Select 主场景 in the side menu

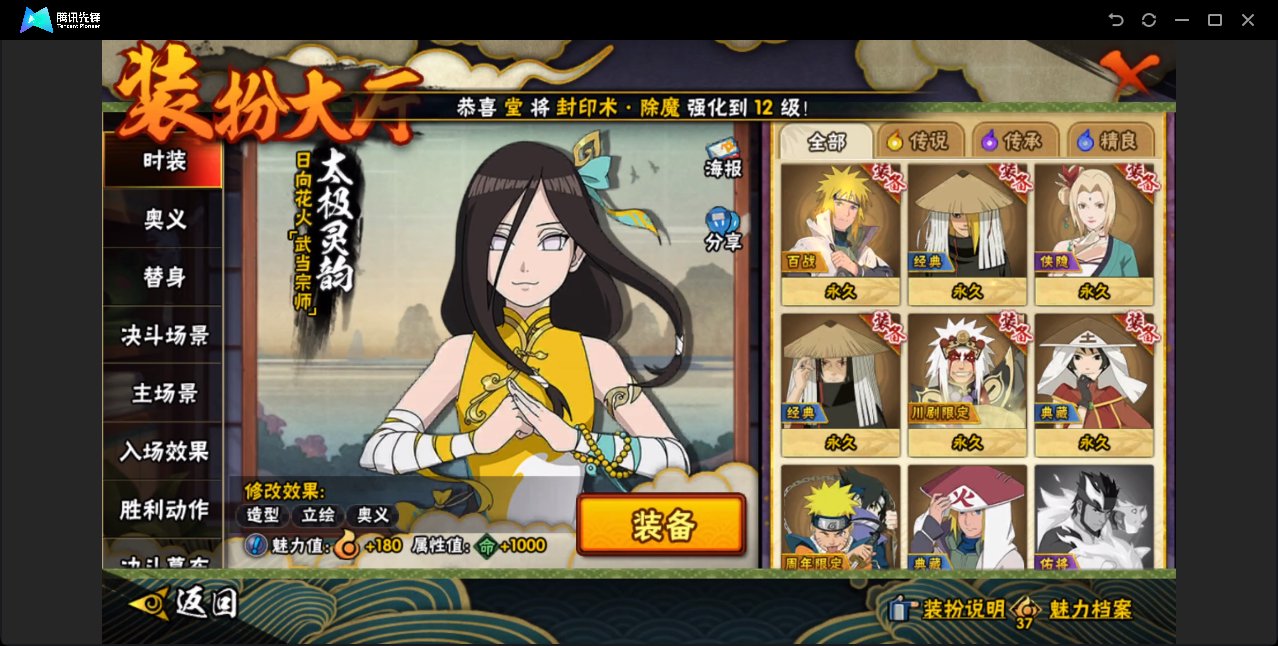163,393
